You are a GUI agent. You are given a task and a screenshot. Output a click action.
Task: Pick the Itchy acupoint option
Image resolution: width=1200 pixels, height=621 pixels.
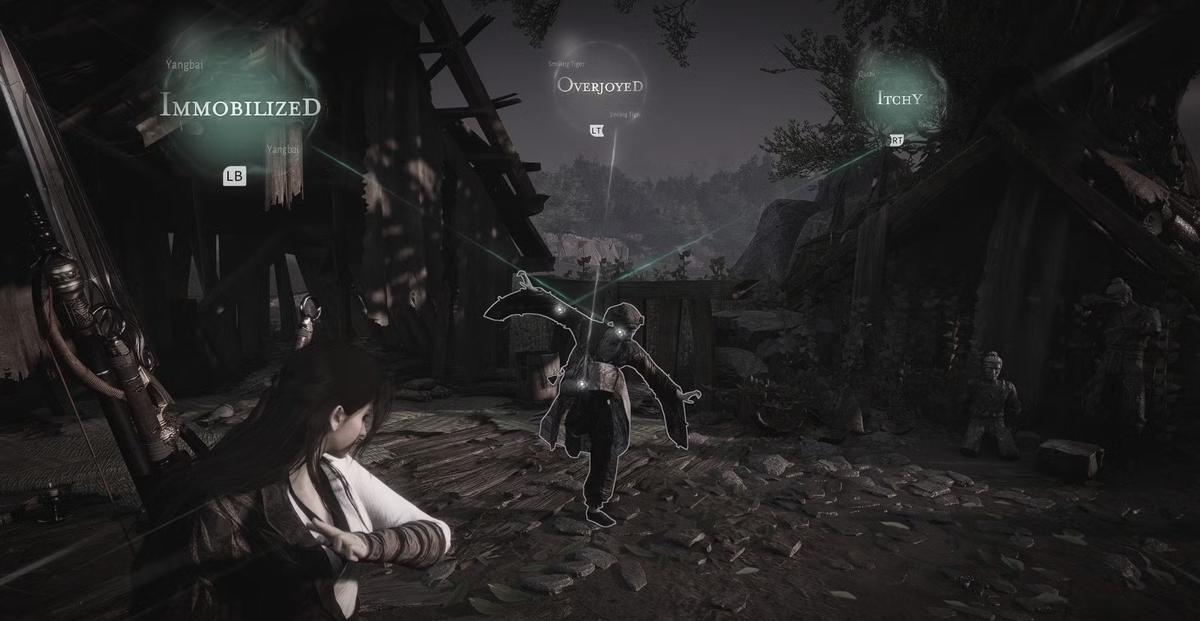(898, 98)
